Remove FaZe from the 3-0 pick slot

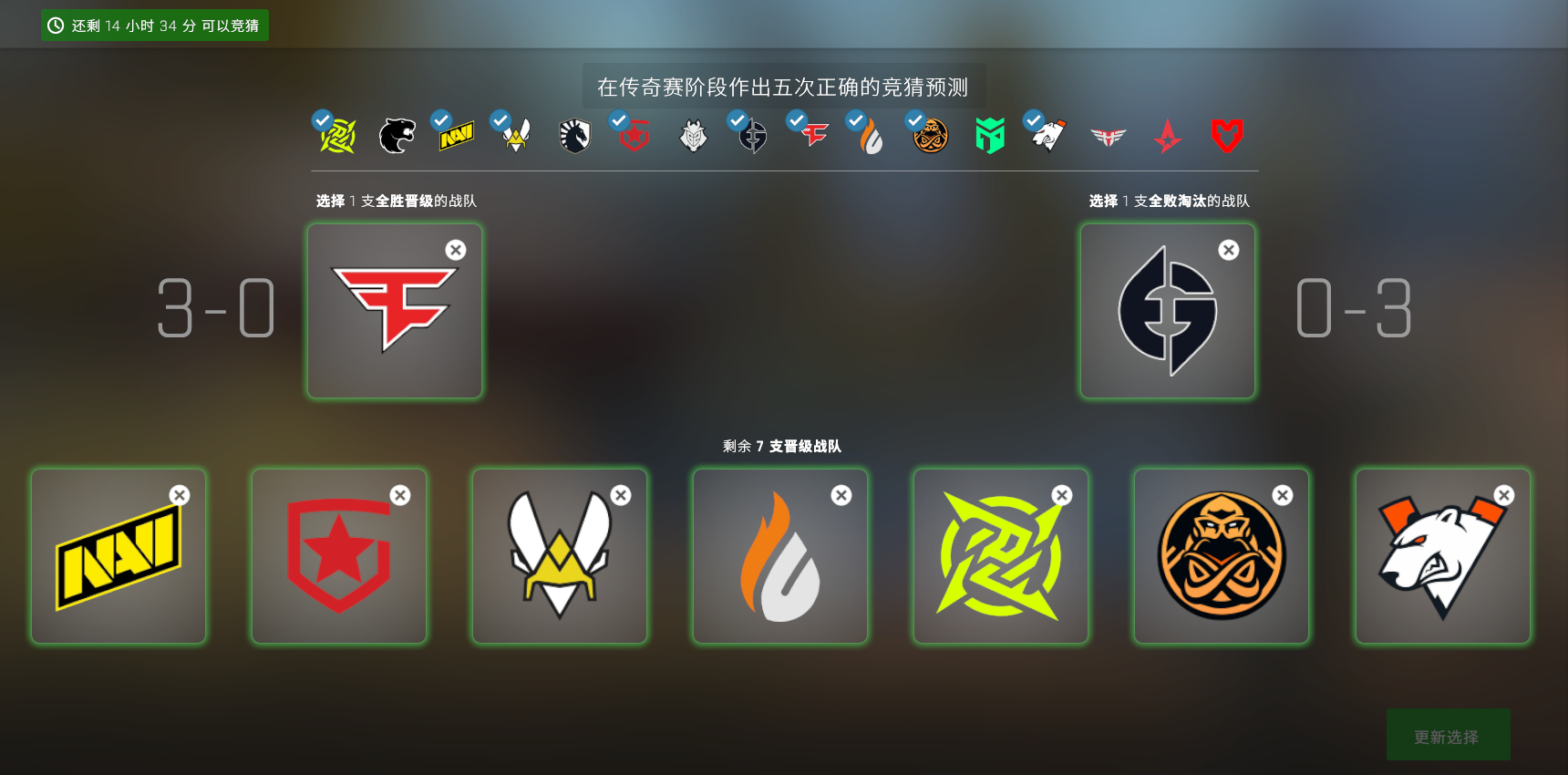456,250
